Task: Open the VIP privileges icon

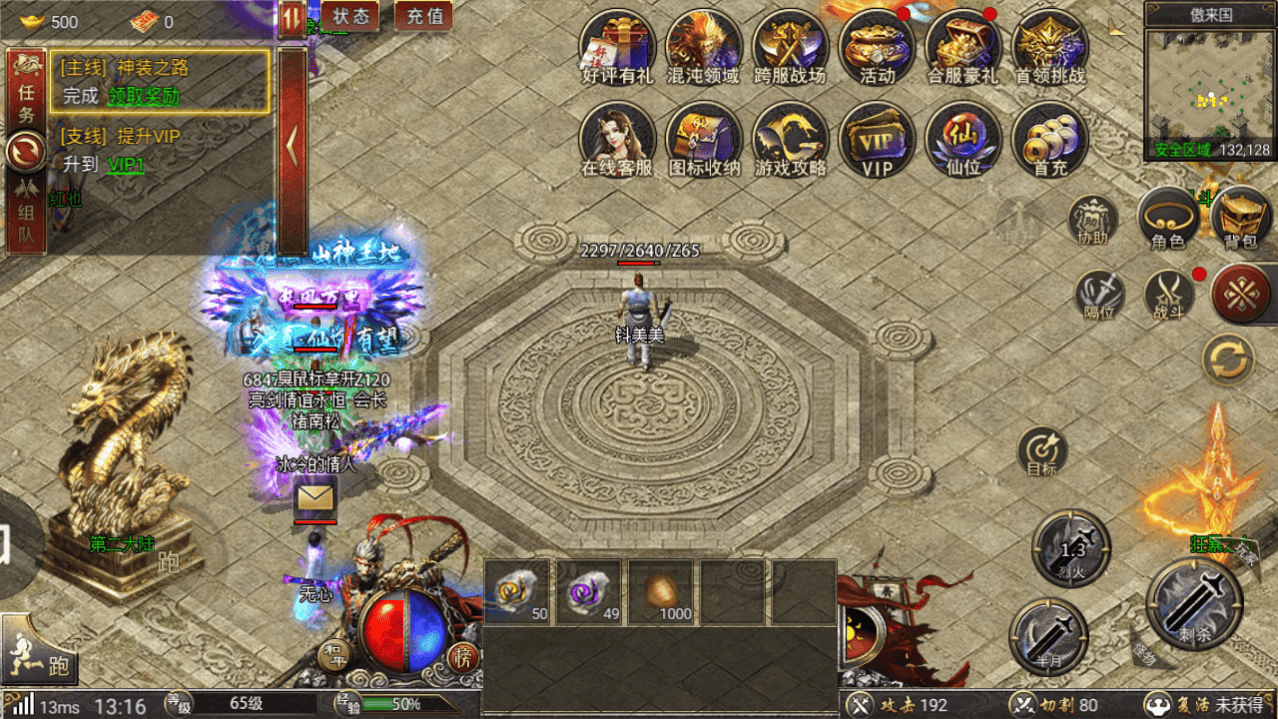Action: [x=877, y=140]
